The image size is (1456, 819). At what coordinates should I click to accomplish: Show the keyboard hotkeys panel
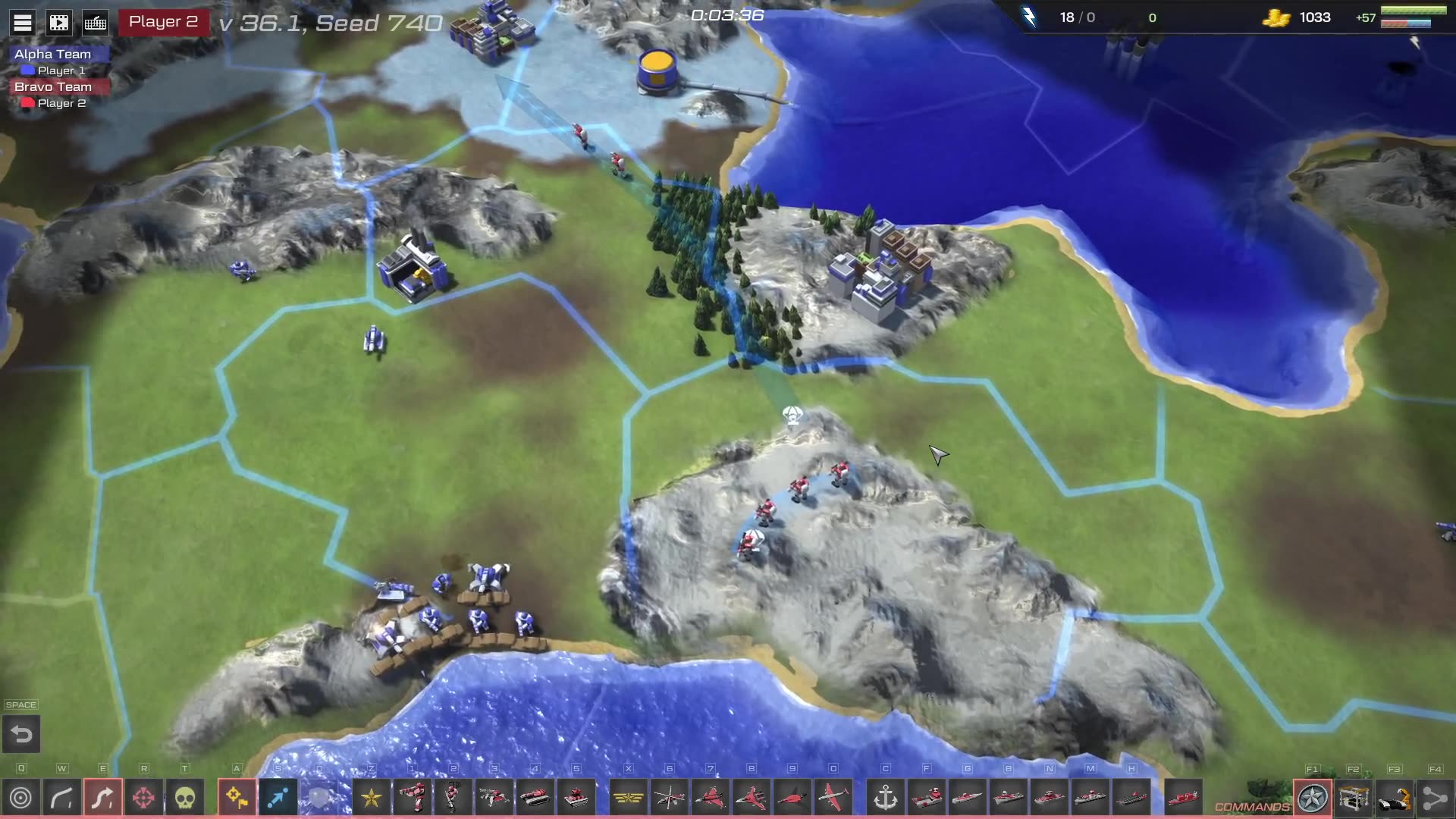[96, 23]
